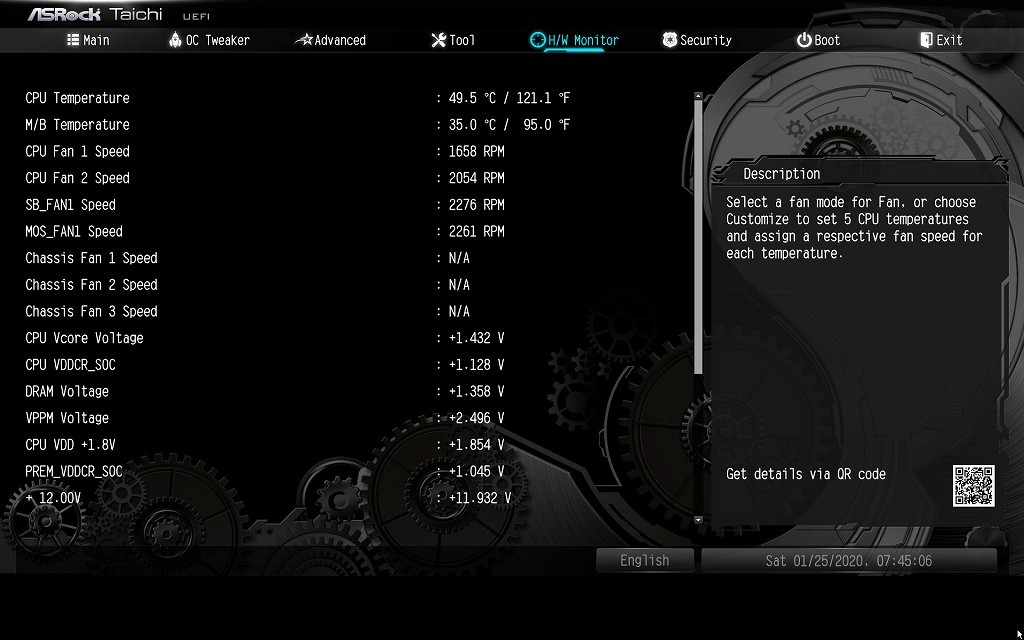
Task: Select the CPU Vcore Voltage row
Action: 84,338
